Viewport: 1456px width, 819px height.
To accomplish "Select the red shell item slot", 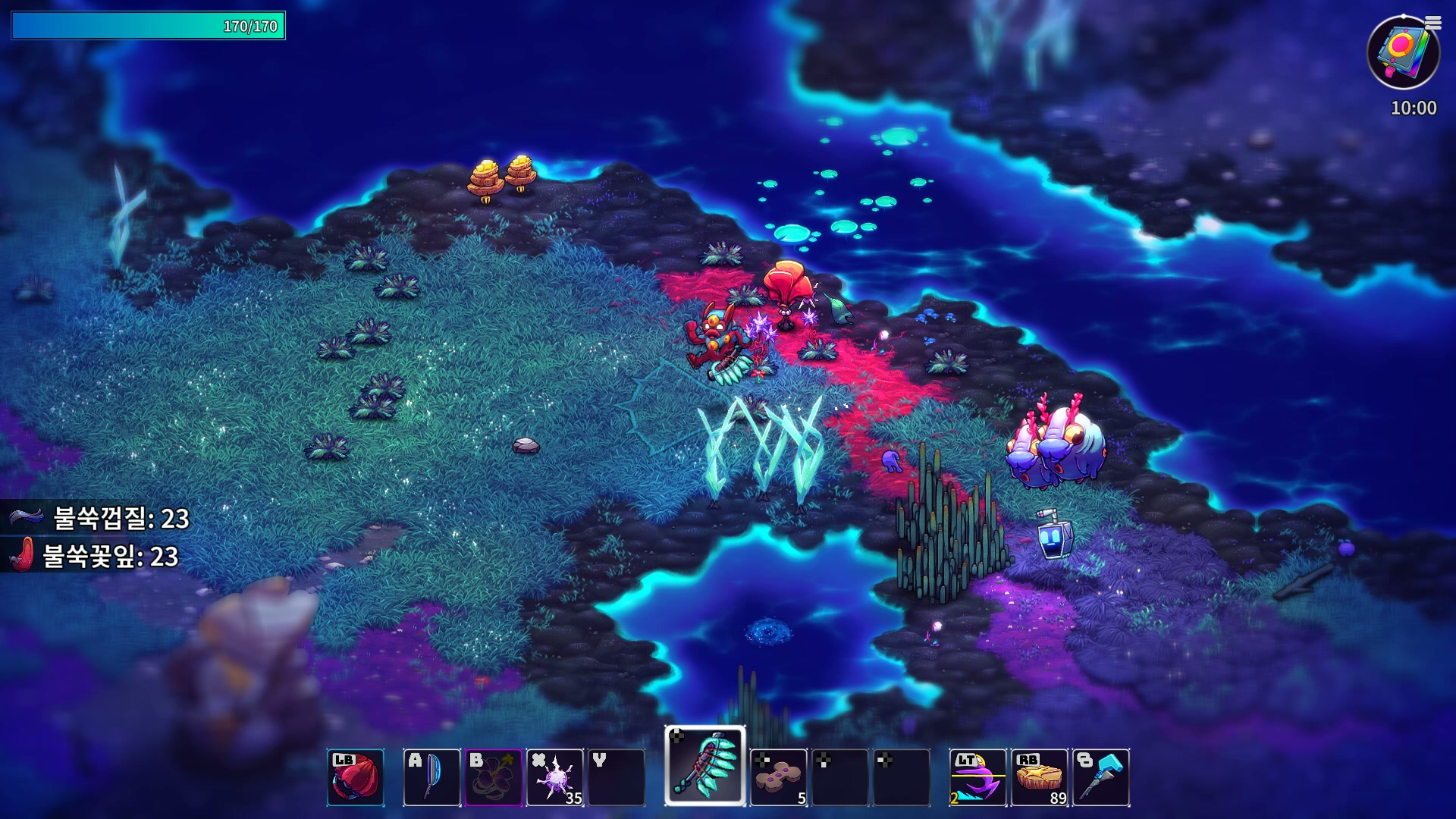I will point(356,777).
